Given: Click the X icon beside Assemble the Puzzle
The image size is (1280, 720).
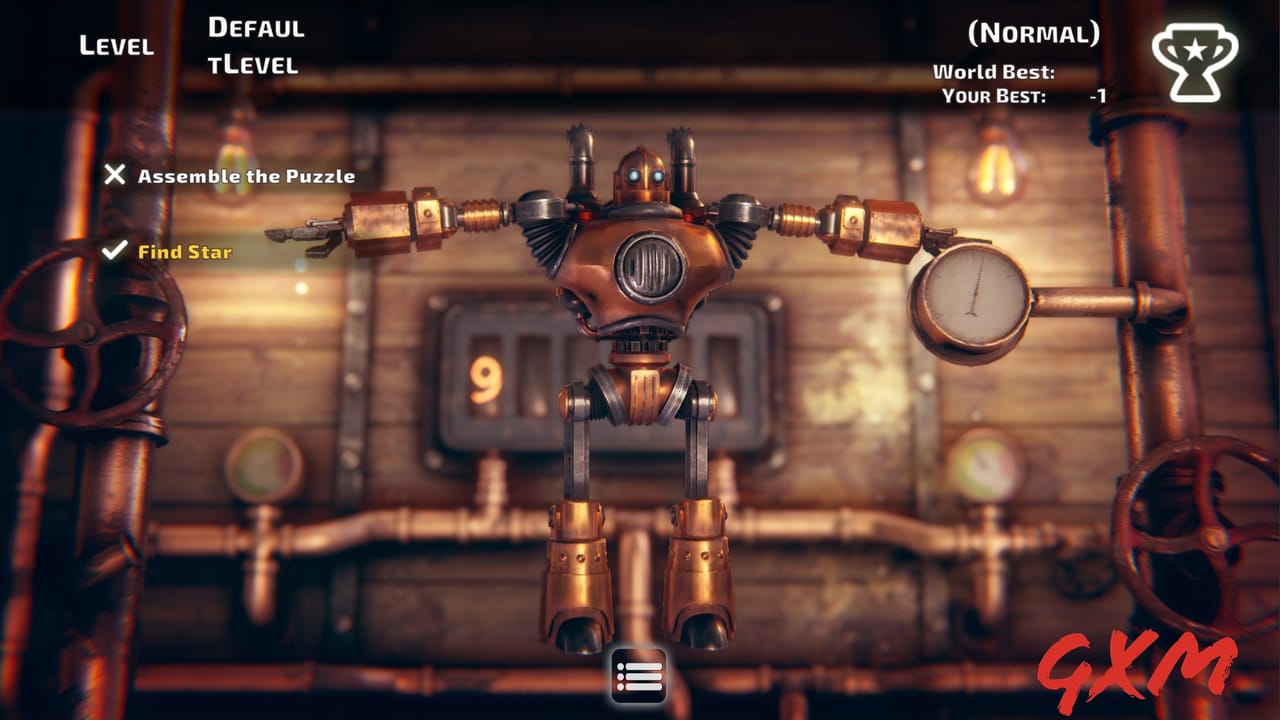Looking at the screenshot, I should point(113,177).
